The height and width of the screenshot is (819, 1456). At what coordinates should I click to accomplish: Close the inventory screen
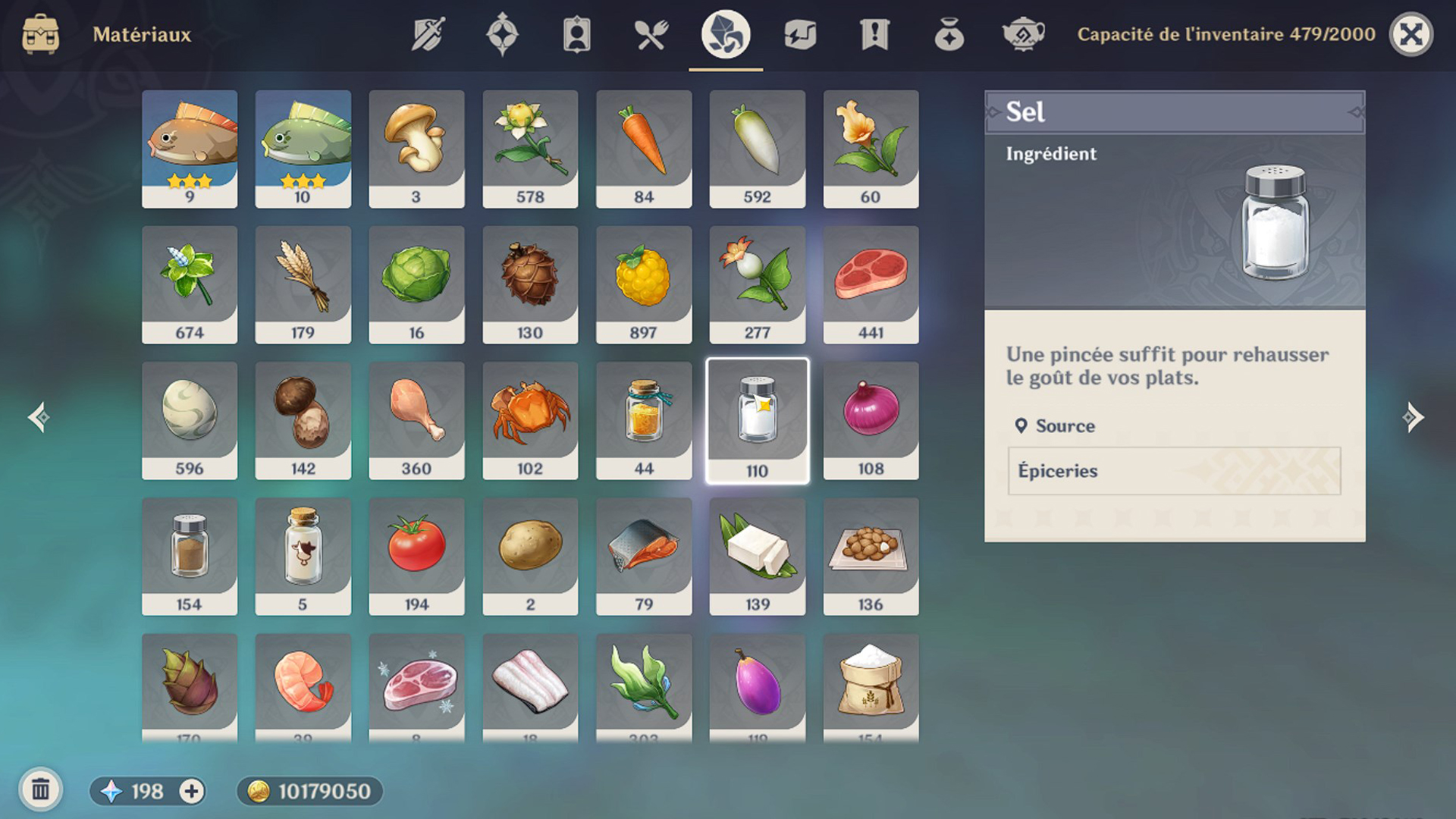pyautogui.click(x=1410, y=34)
